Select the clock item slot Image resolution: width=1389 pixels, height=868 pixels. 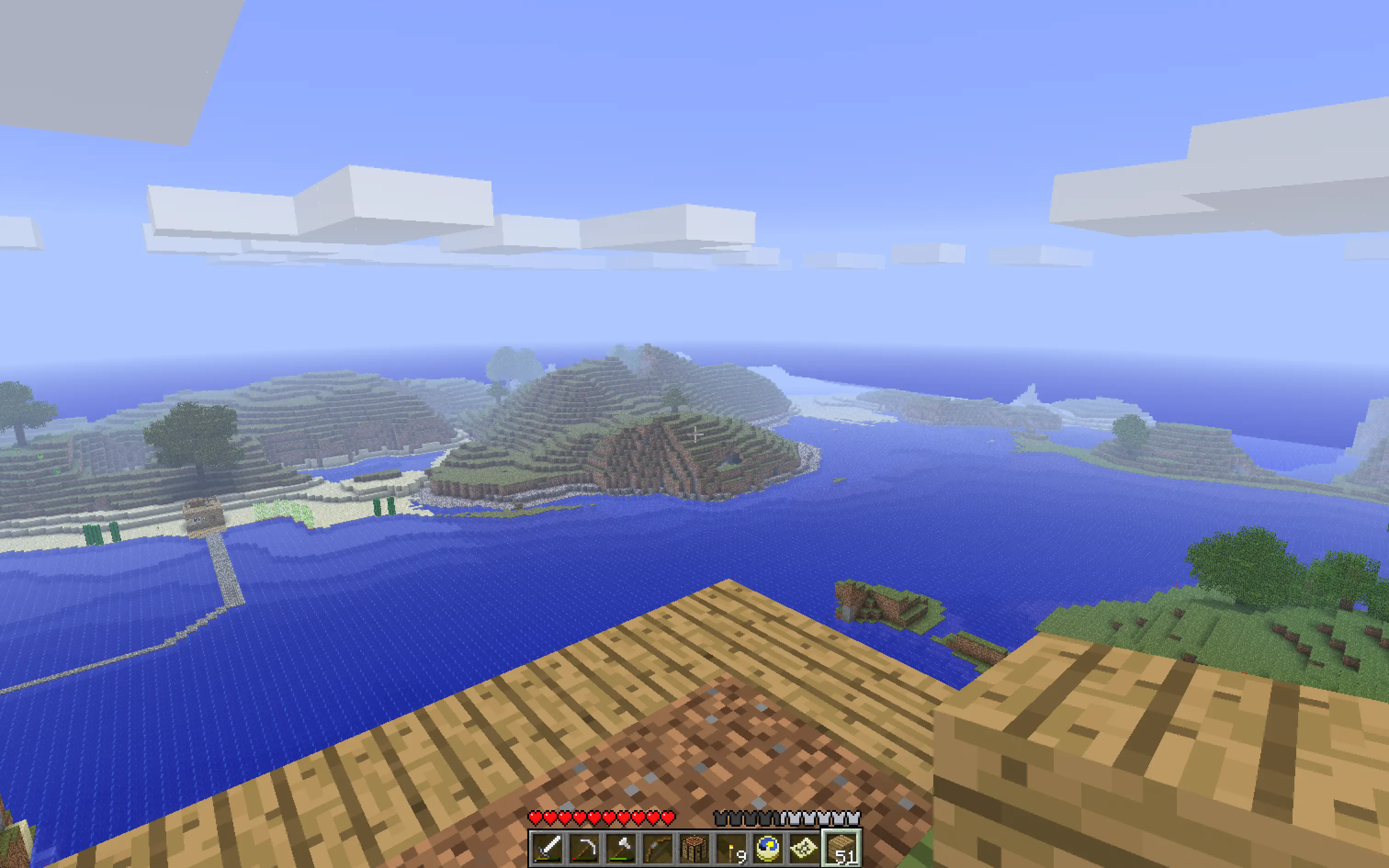pos(768,847)
